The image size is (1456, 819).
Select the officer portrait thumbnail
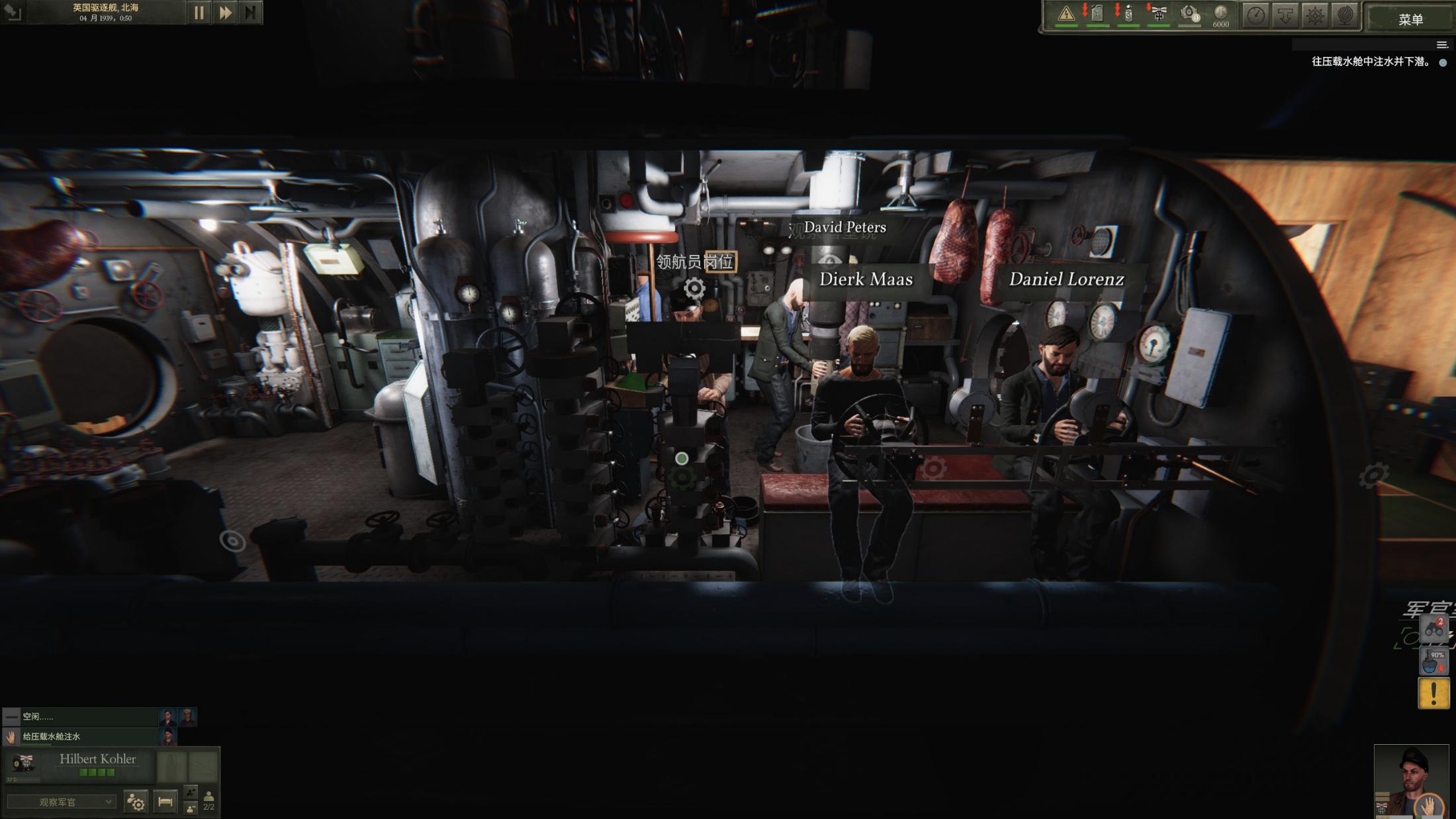pyautogui.click(x=1411, y=781)
